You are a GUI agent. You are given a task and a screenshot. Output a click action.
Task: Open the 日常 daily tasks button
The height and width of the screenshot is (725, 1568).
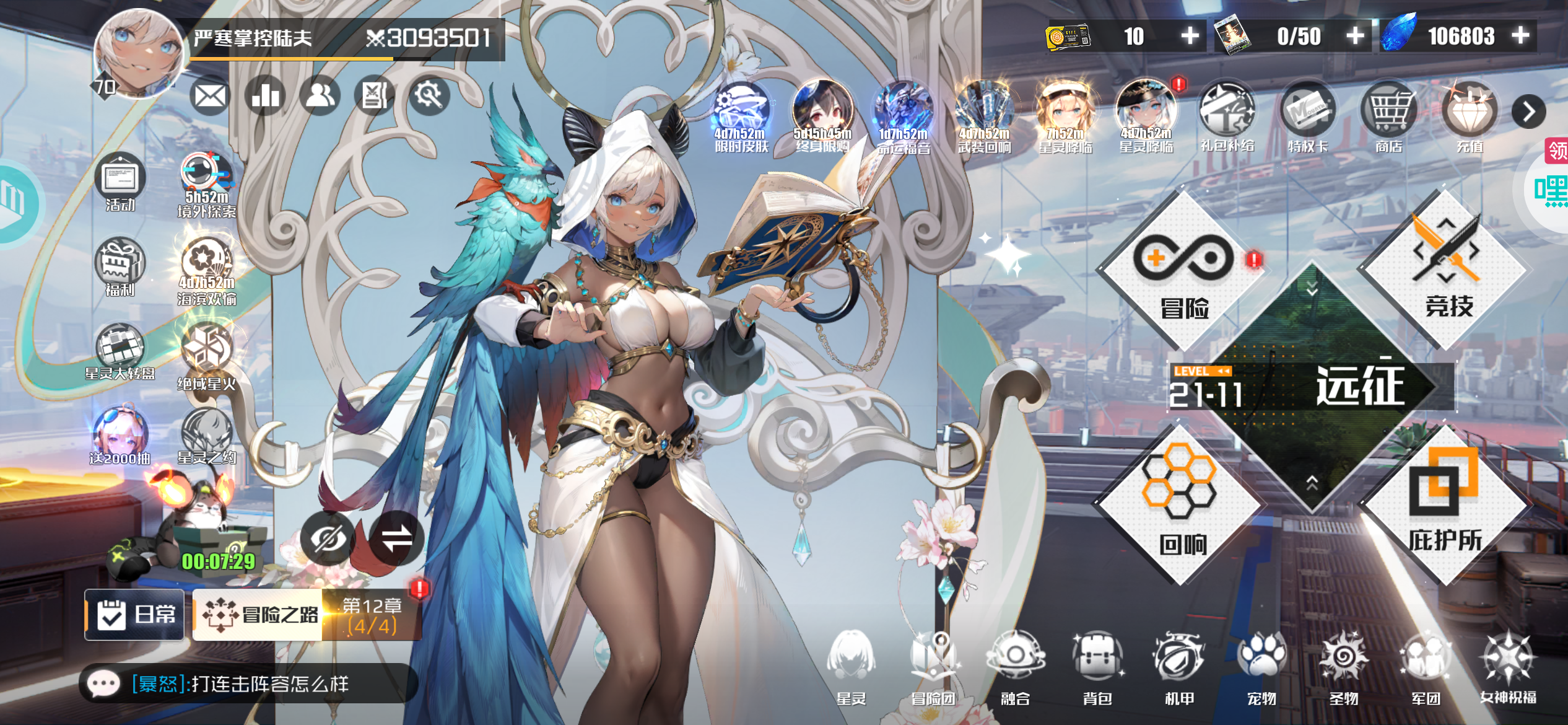pyautogui.click(x=135, y=614)
